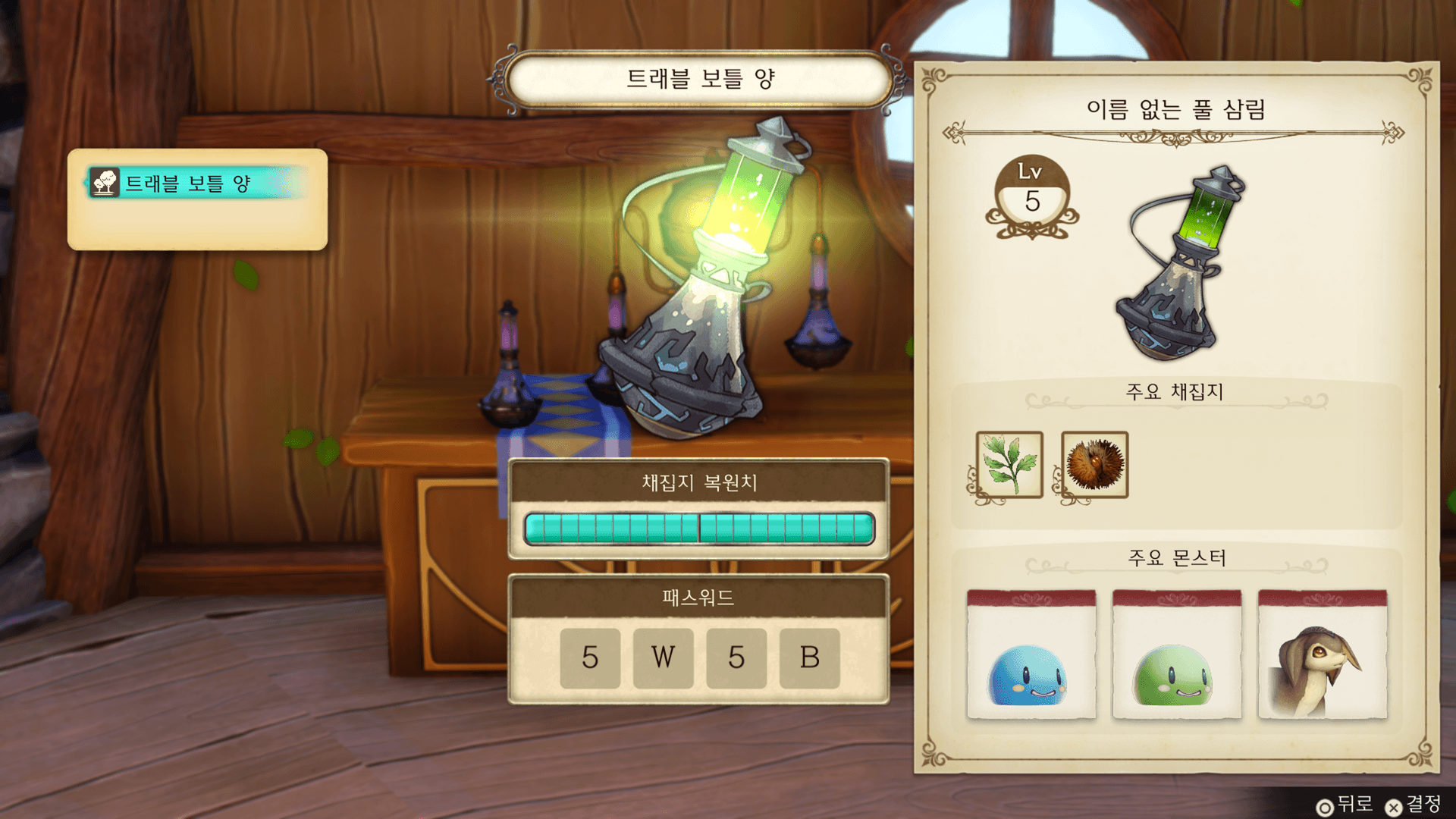
Task: Click the password box showing B
Action: pos(809,657)
